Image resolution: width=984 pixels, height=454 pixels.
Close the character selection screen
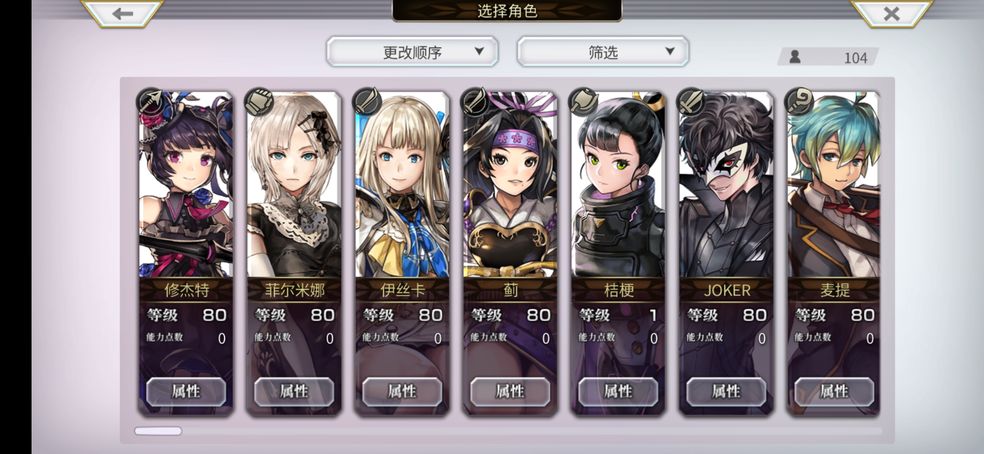point(891,13)
